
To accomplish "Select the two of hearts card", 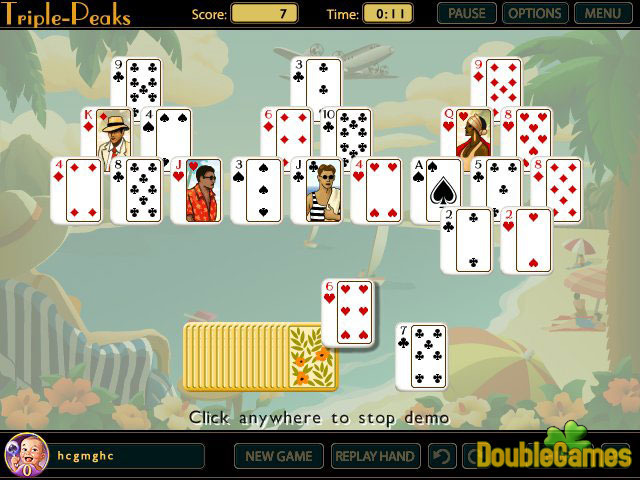I will (x=527, y=242).
